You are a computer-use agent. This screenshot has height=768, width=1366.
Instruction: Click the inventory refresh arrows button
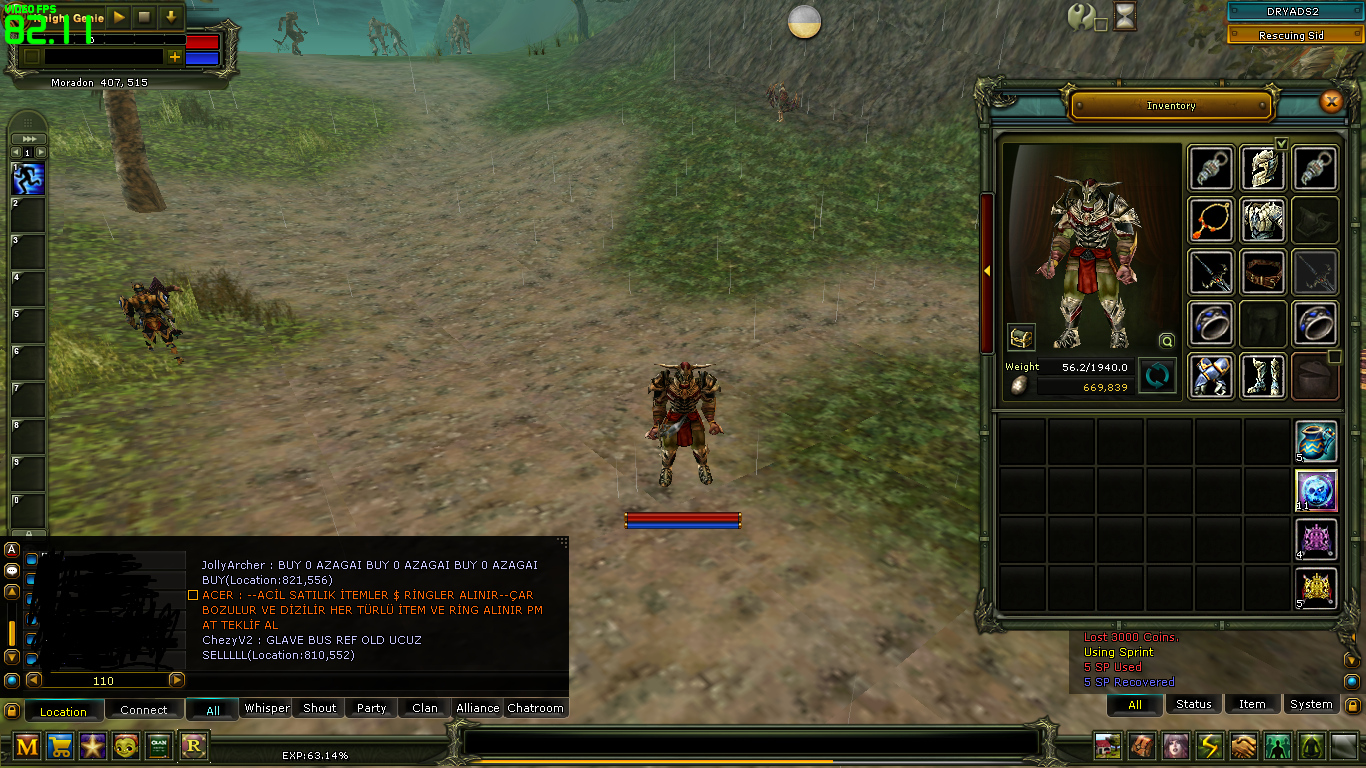coord(1158,376)
